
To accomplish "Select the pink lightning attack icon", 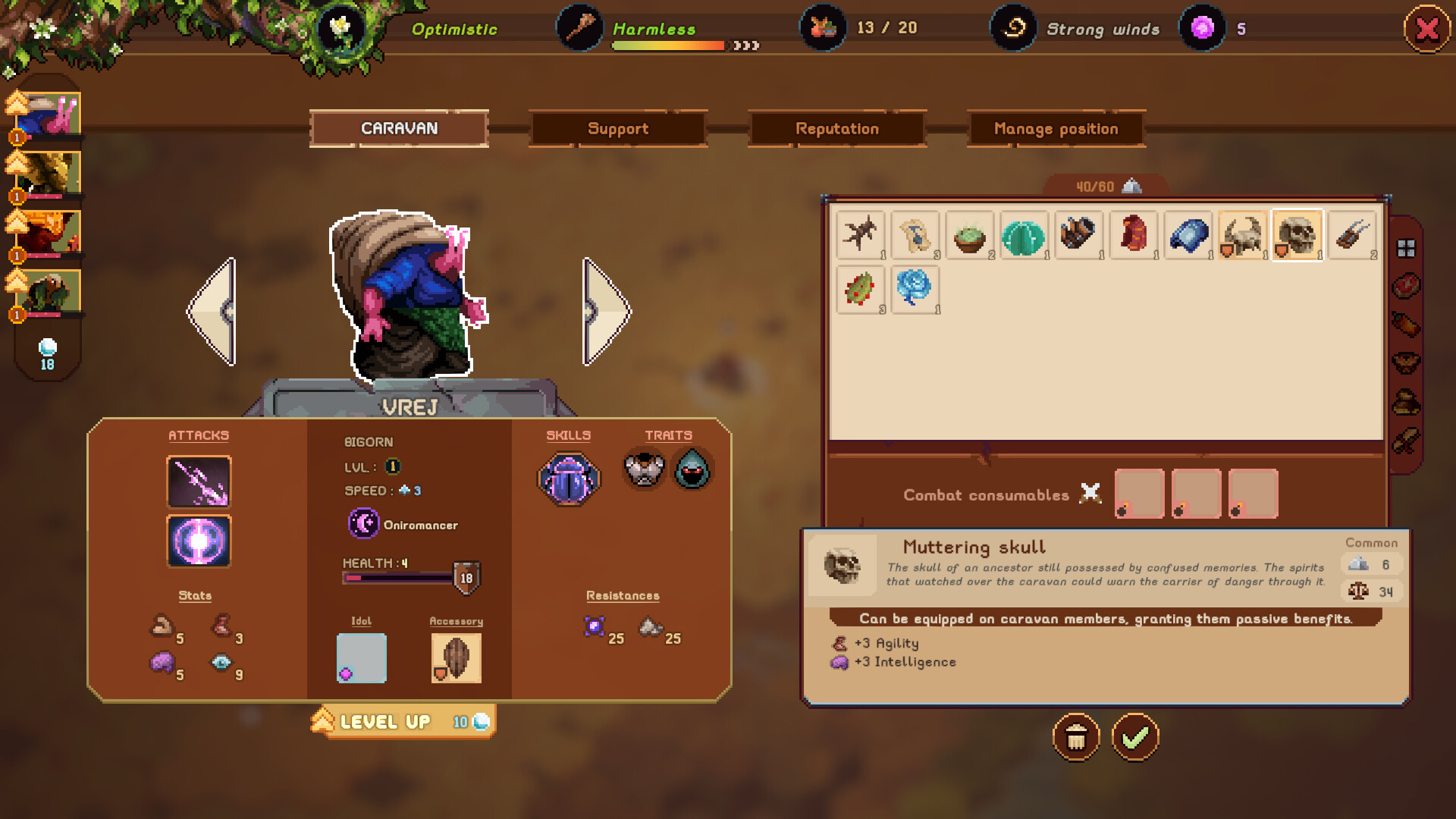I will pyautogui.click(x=199, y=481).
